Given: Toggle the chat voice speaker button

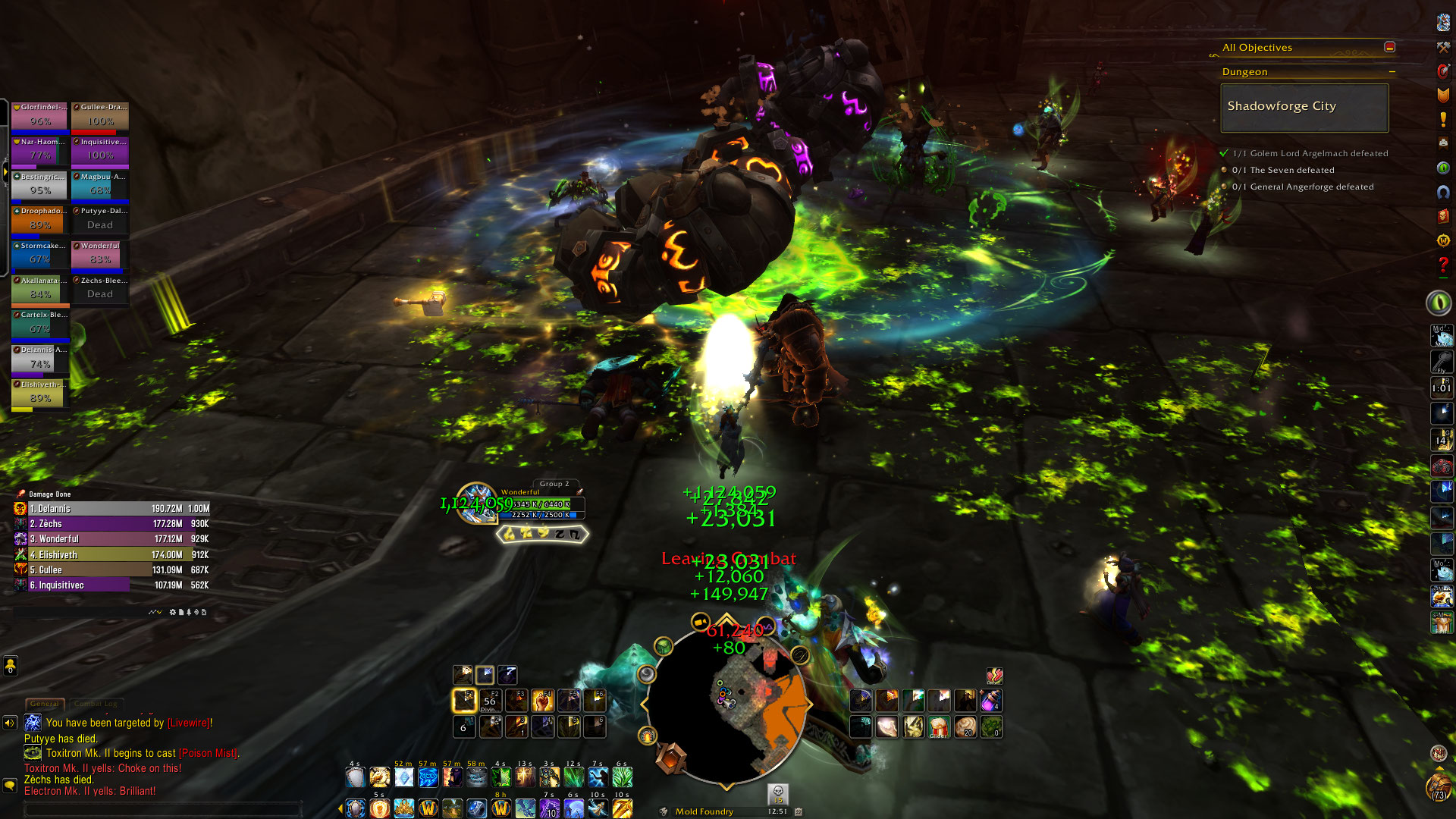Looking at the screenshot, I should point(10,723).
